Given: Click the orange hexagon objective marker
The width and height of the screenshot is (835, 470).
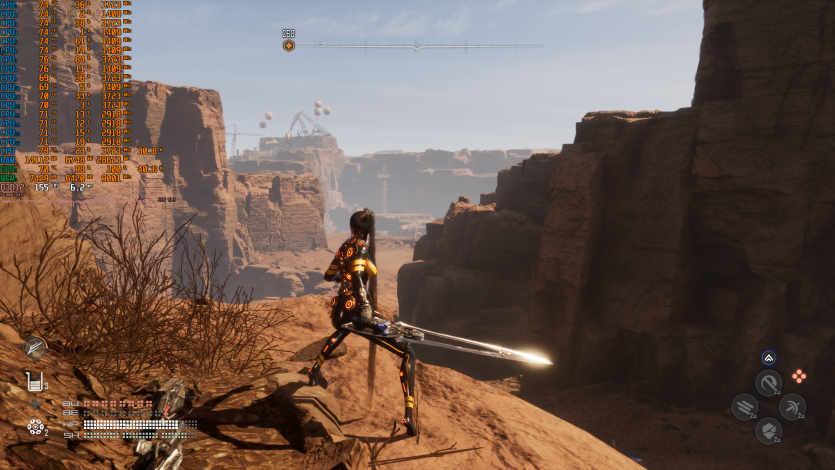Looking at the screenshot, I should (289, 45).
